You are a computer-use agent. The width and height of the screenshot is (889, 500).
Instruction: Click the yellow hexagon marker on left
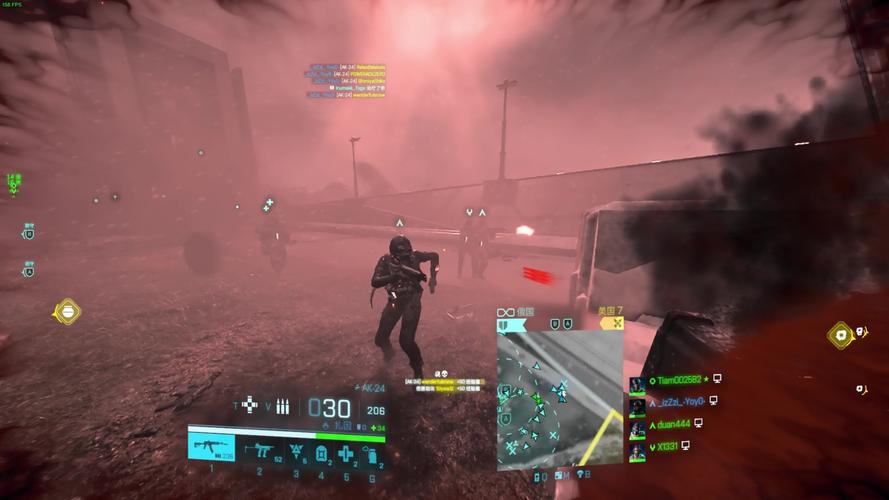coord(67,312)
